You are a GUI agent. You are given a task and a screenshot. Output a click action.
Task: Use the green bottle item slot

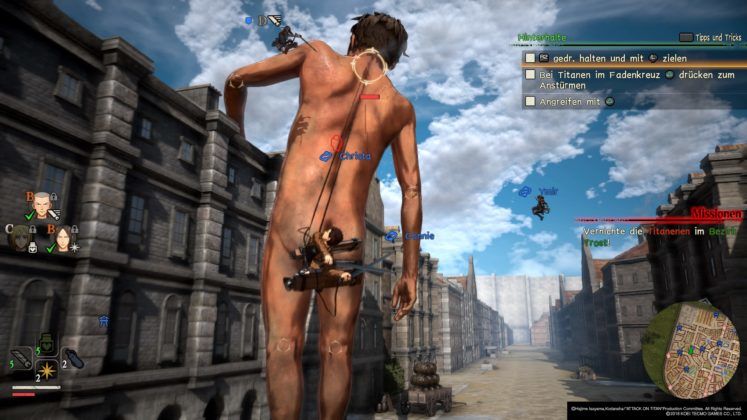coord(46,343)
